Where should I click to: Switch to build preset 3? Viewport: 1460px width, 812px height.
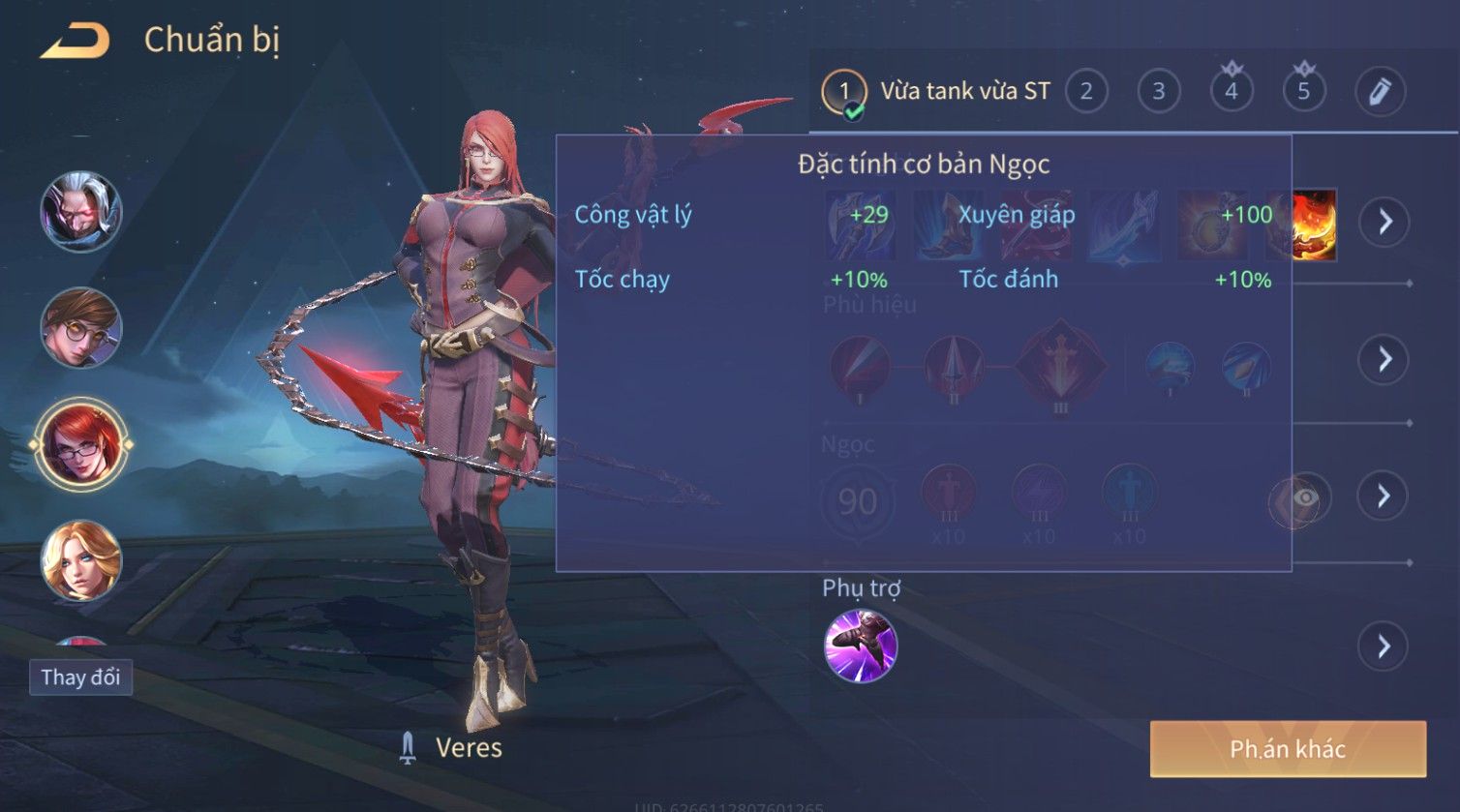[x=1158, y=92]
